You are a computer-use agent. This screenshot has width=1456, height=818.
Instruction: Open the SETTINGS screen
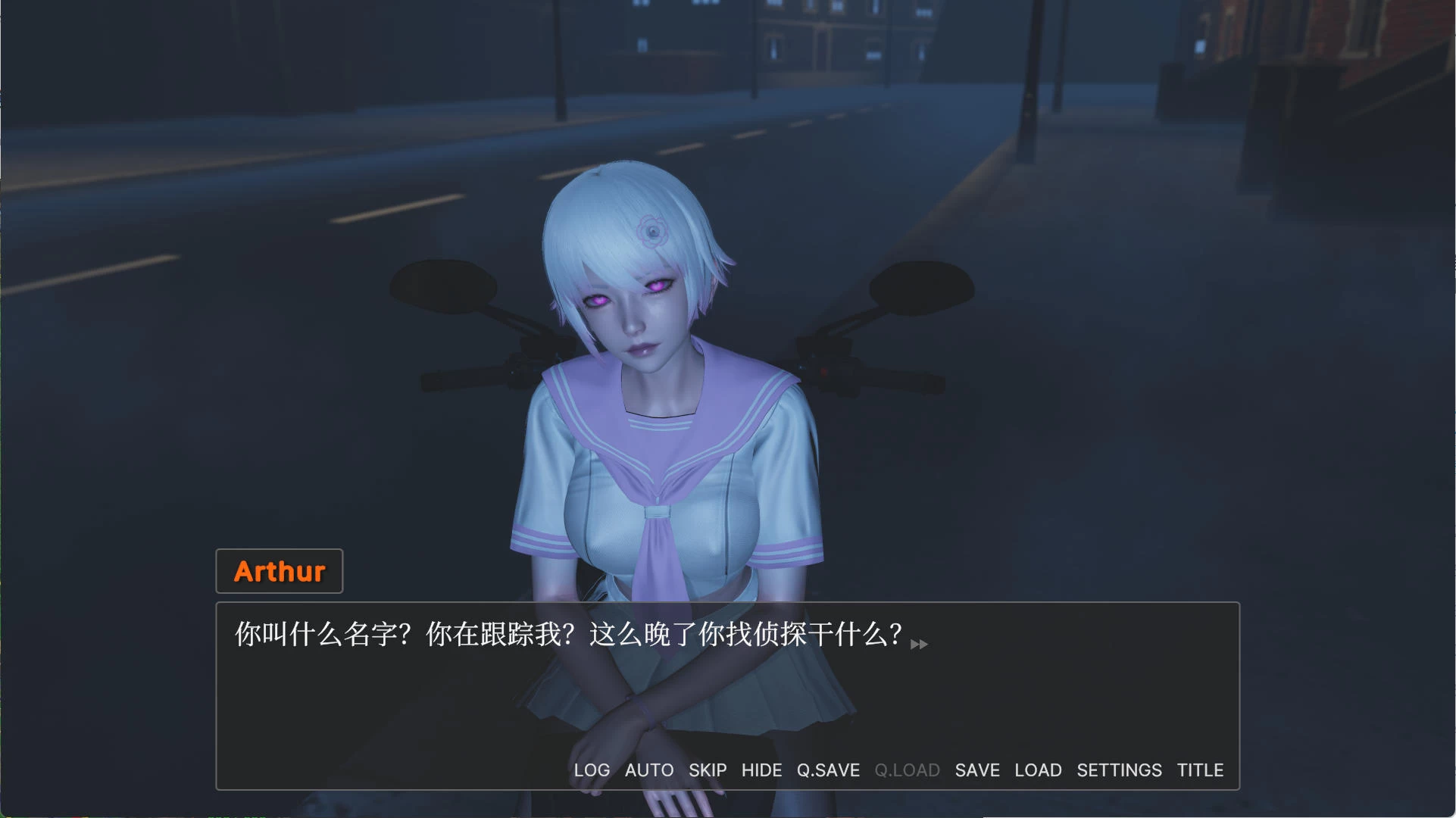pyautogui.click(x=1119, y=770)
